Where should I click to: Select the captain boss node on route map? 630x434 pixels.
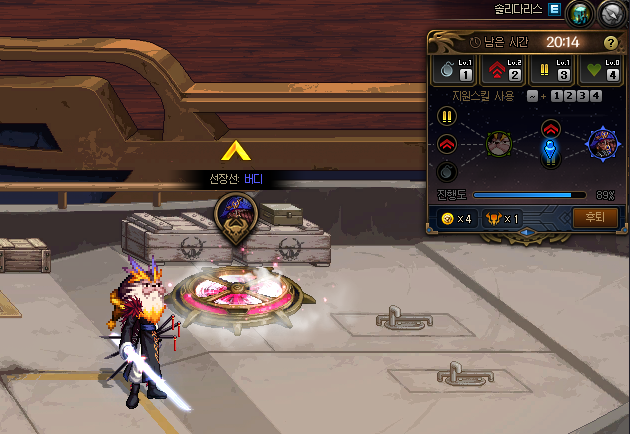(602, 143)
